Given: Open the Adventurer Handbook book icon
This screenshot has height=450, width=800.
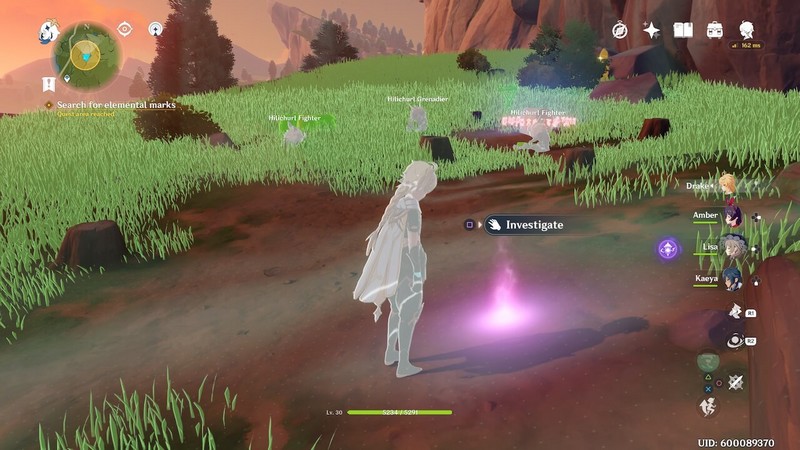Looking at the screenshot, I should (x=683, y=30).
